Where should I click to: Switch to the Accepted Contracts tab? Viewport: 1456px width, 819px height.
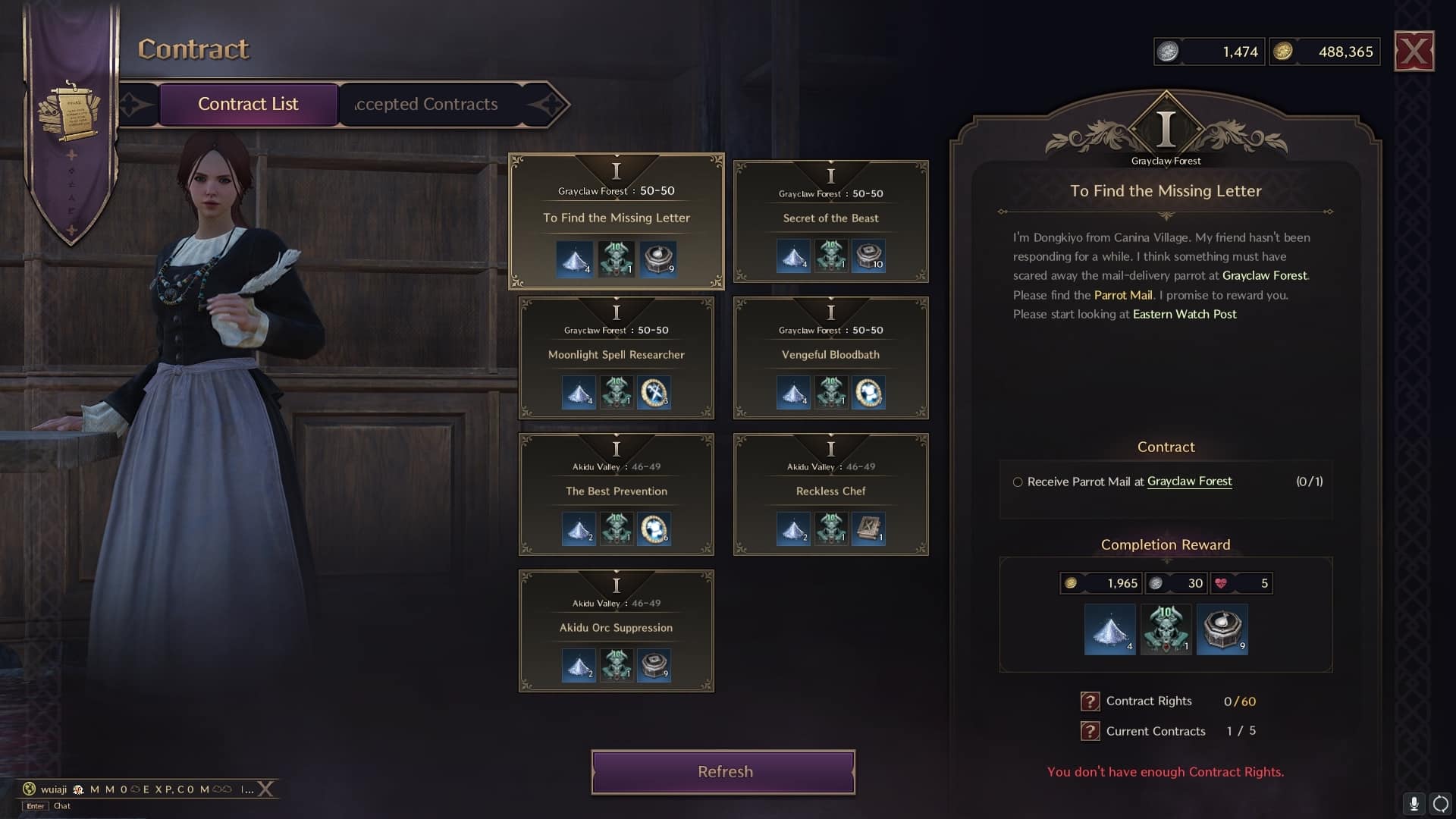pyautogui.click(x=425, y=104)
